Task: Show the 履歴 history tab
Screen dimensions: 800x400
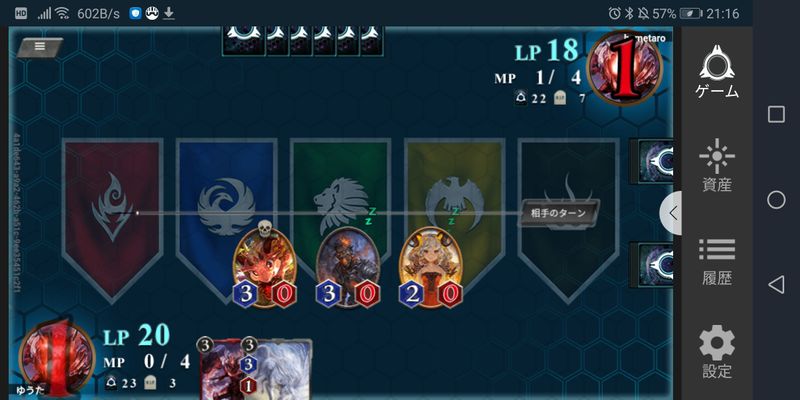Action: coord(717,260)
